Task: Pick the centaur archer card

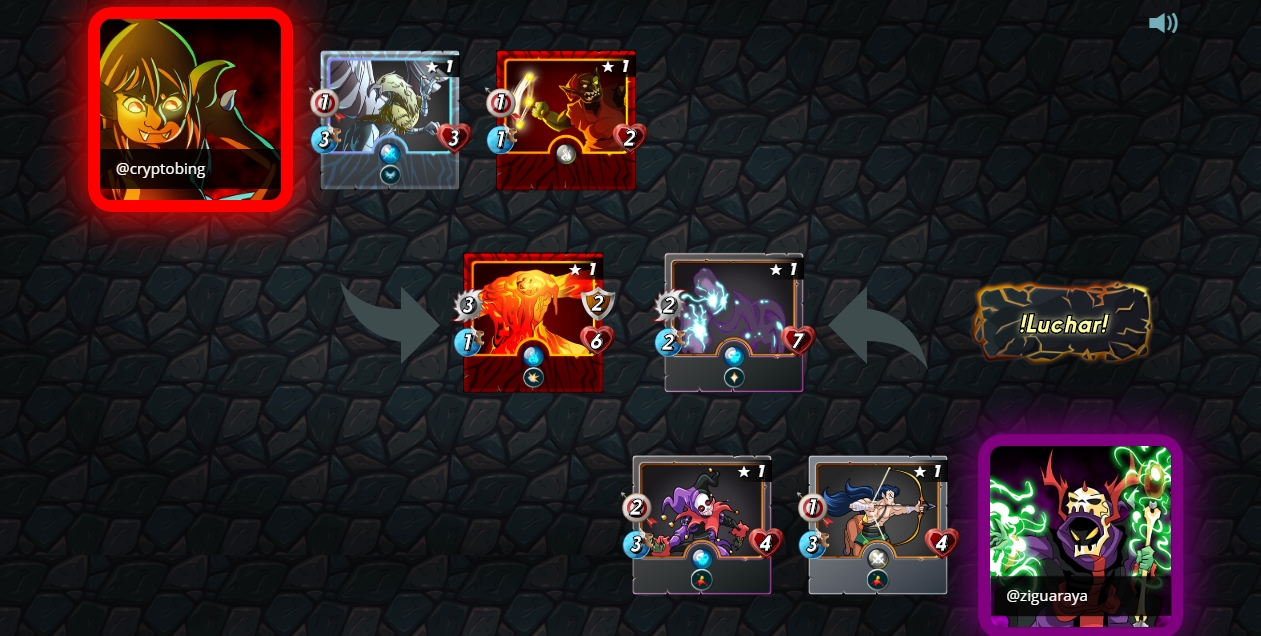Action: [x=878, y=524]
